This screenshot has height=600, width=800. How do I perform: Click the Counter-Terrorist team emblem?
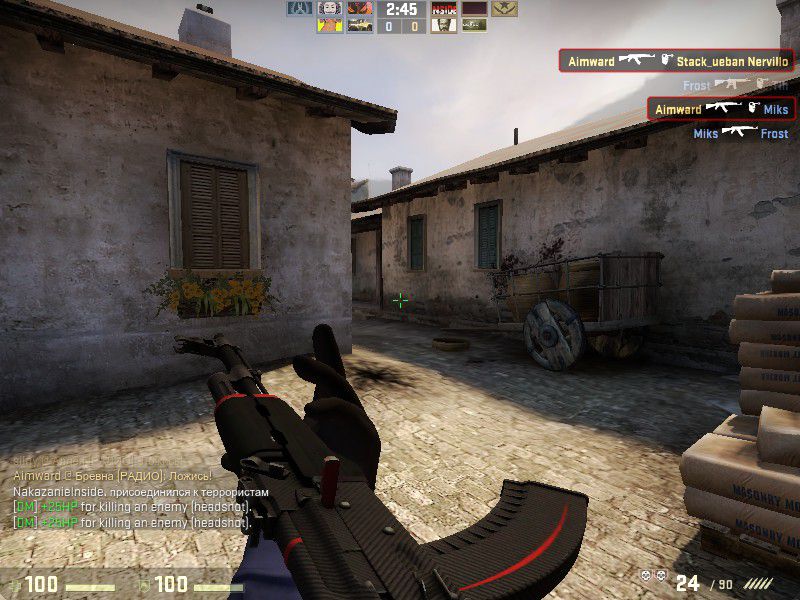coord(301,9)
